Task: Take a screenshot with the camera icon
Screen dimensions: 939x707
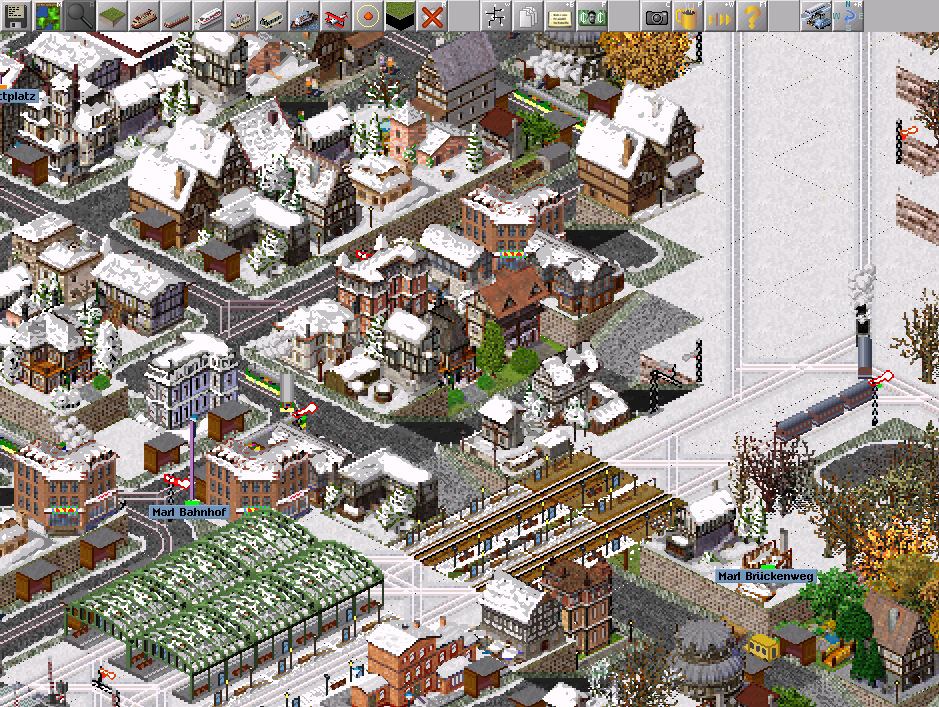Action: pos(656,16)
